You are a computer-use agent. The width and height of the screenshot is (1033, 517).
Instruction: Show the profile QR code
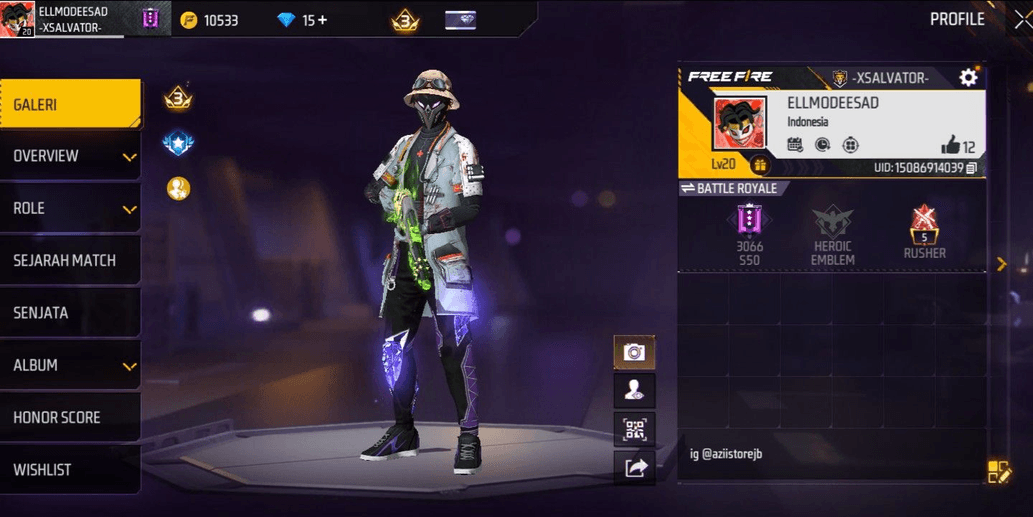click(634, 429)
